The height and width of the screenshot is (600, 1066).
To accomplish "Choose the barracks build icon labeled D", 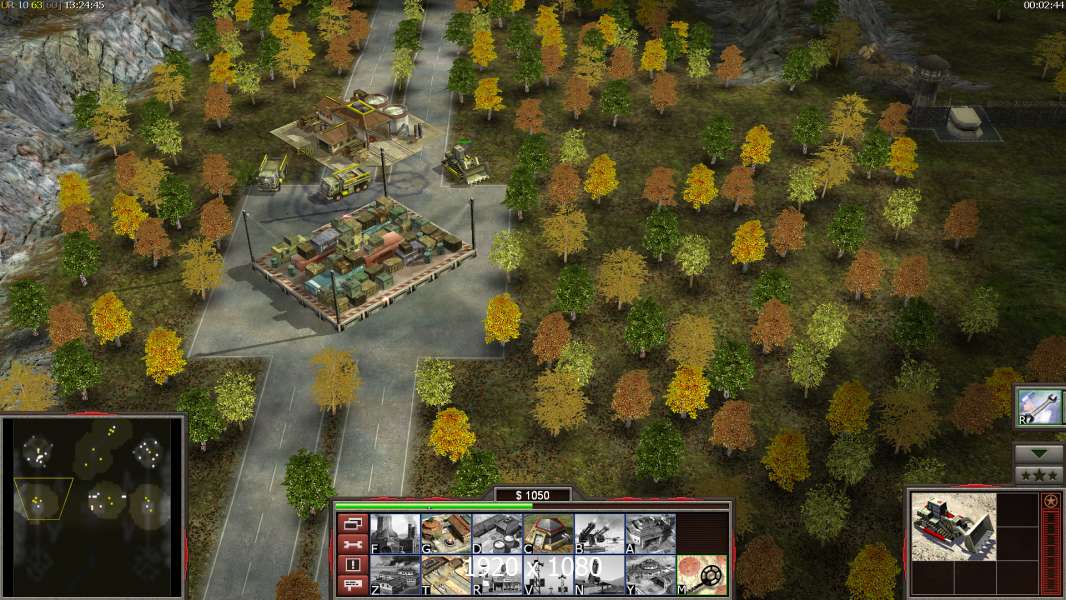I will (x=496, y=533).
